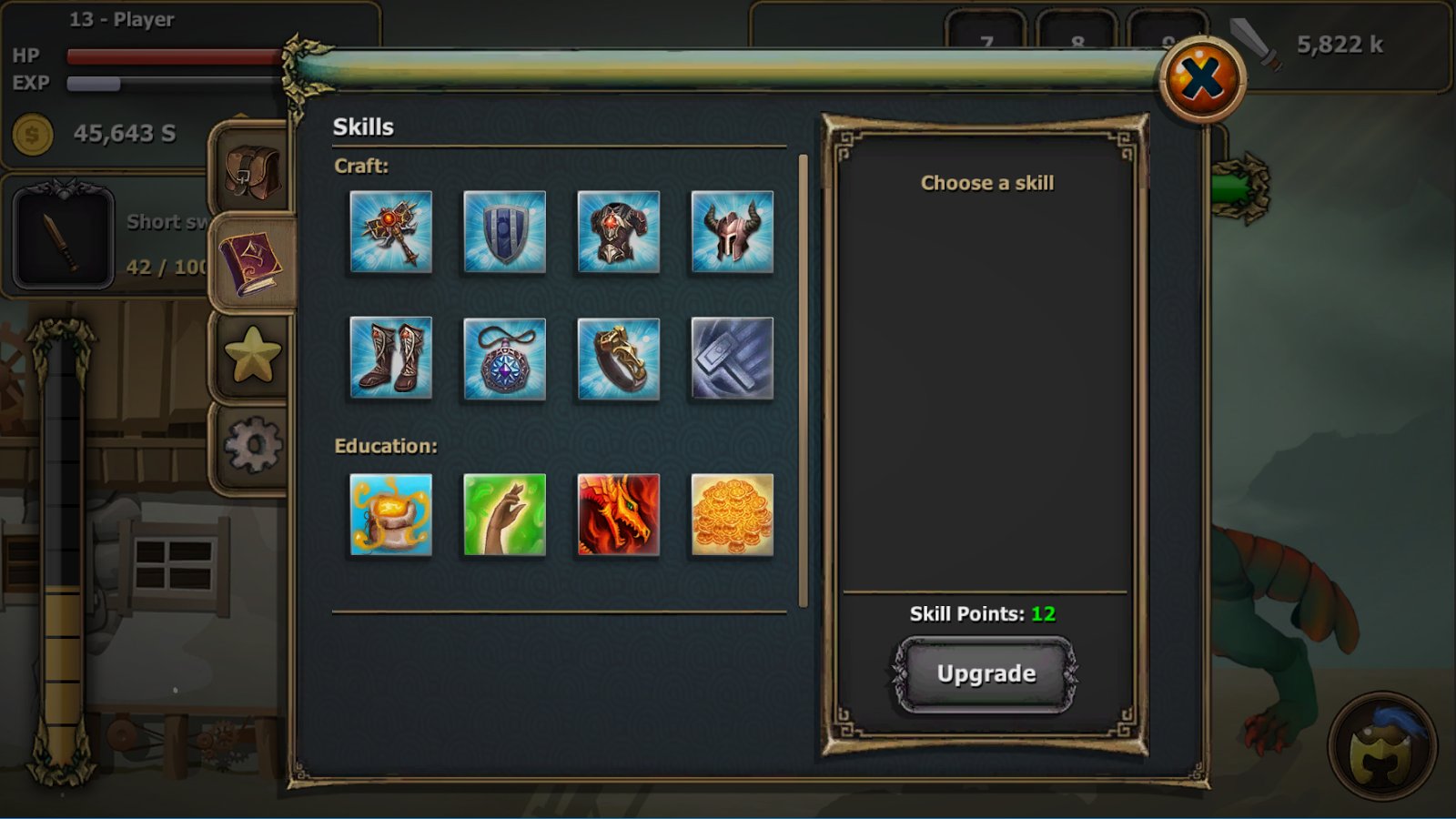
Task: Open the backpack inventory tab
Action: point(252,173)
